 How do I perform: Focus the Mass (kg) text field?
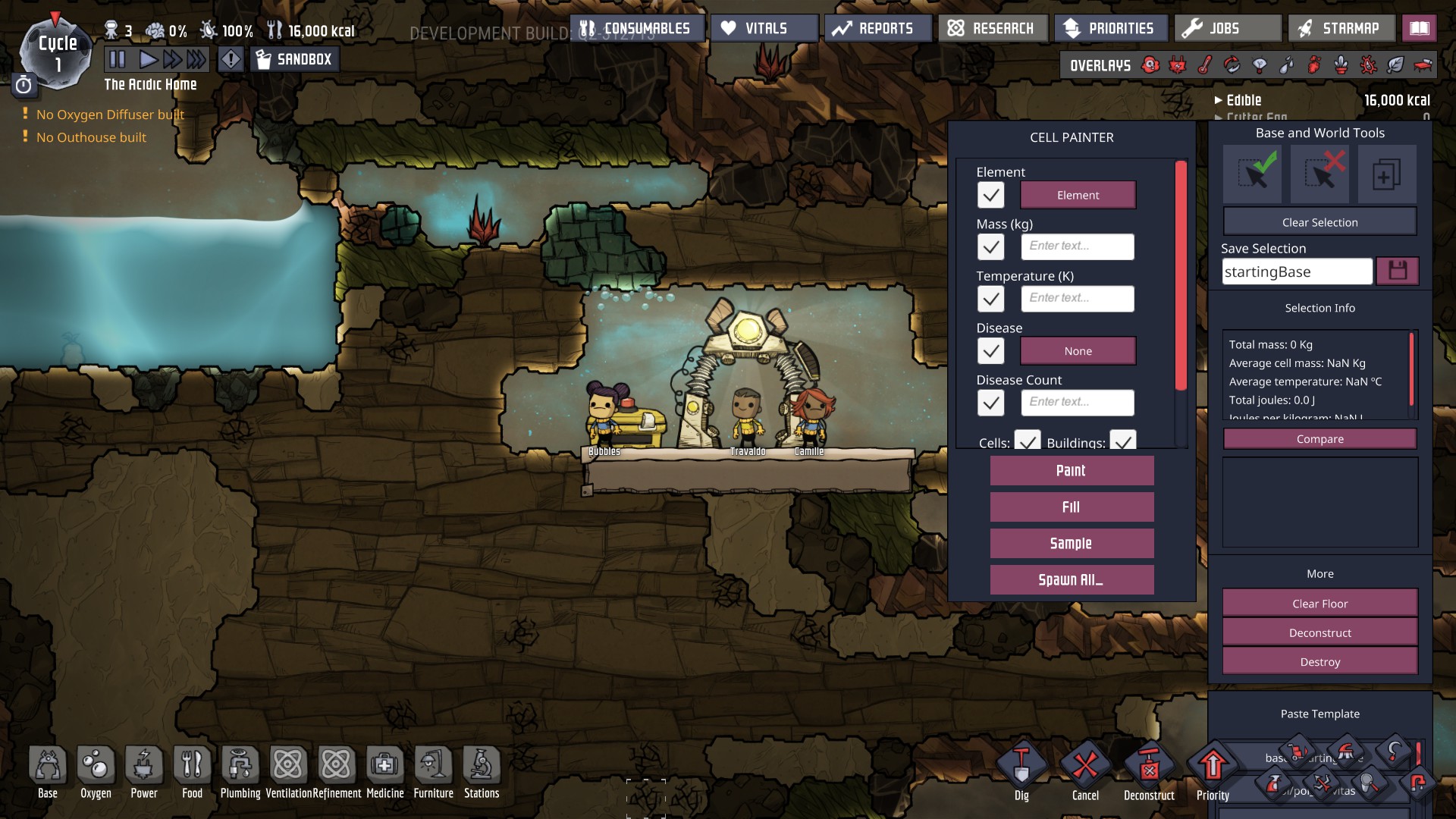[1078, 246]
